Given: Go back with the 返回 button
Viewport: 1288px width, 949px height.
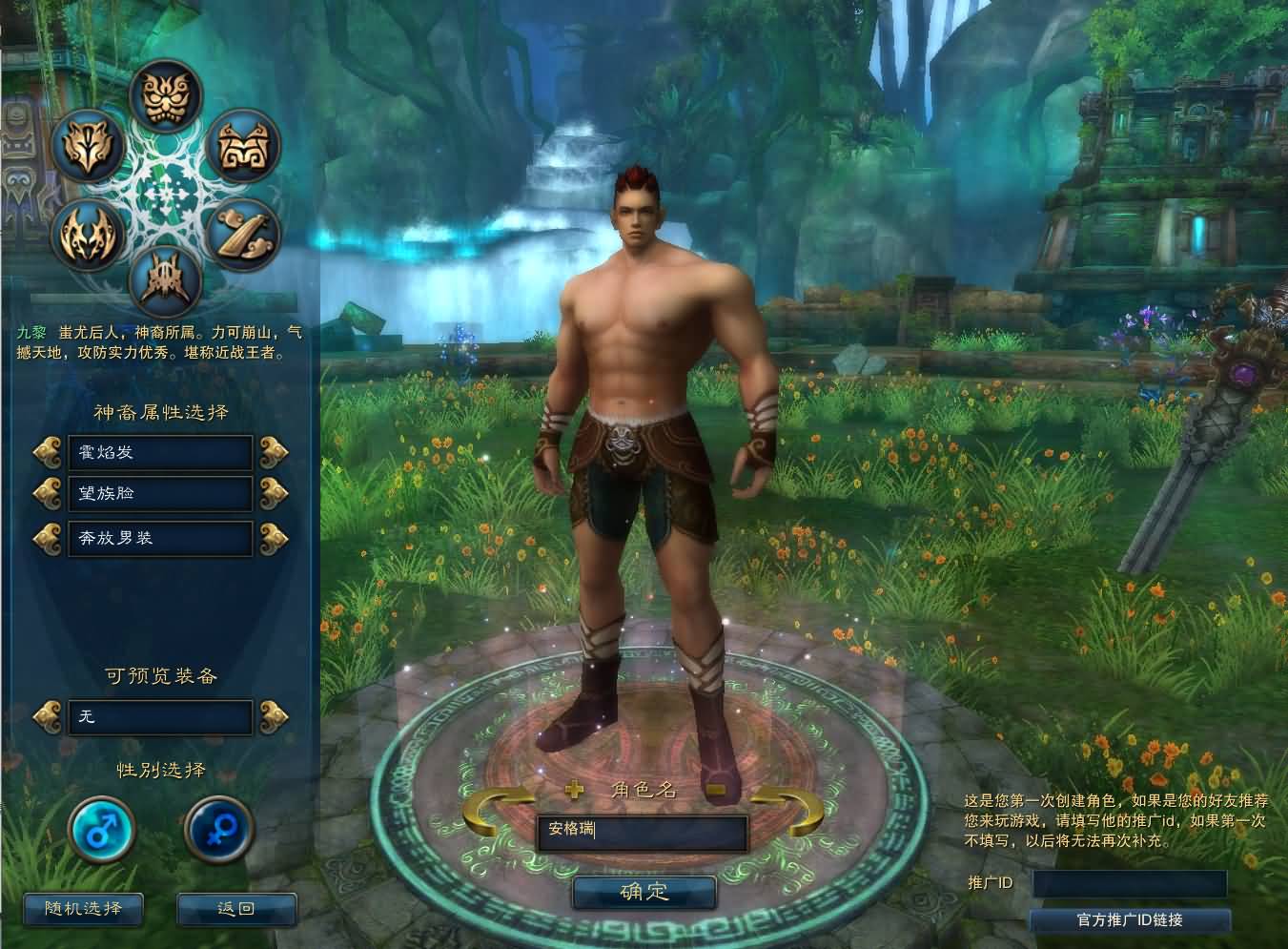Looking at the screenshot, I should (235, 908).
